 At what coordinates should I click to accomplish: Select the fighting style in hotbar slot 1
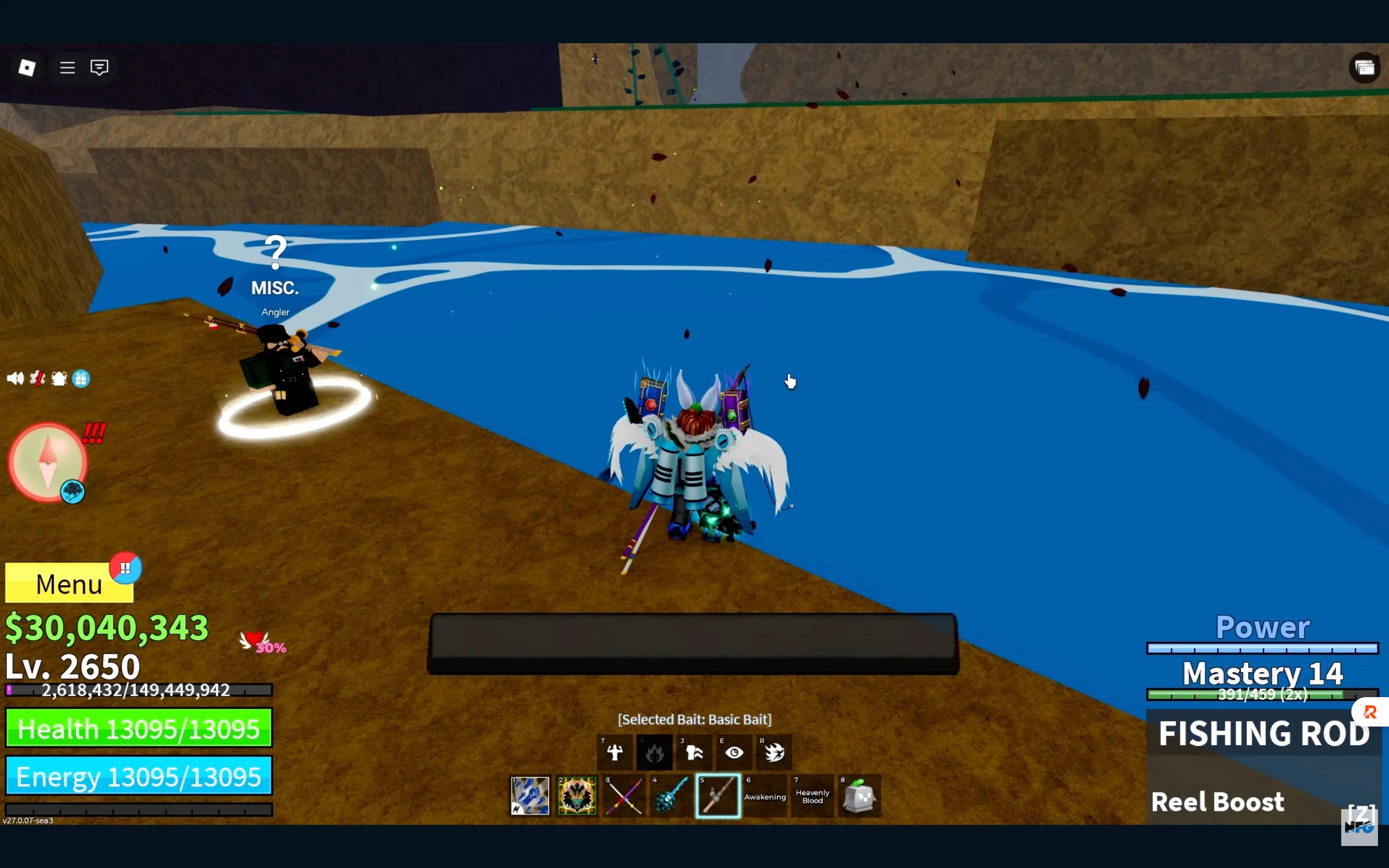(x=530, y=796)
